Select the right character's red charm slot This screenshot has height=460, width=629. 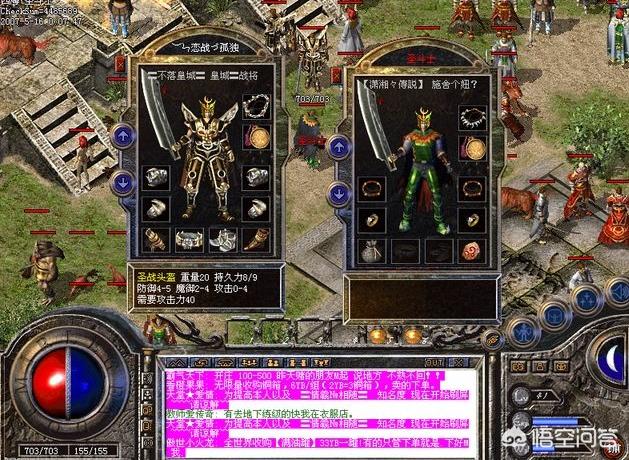[x=473, y=250]
